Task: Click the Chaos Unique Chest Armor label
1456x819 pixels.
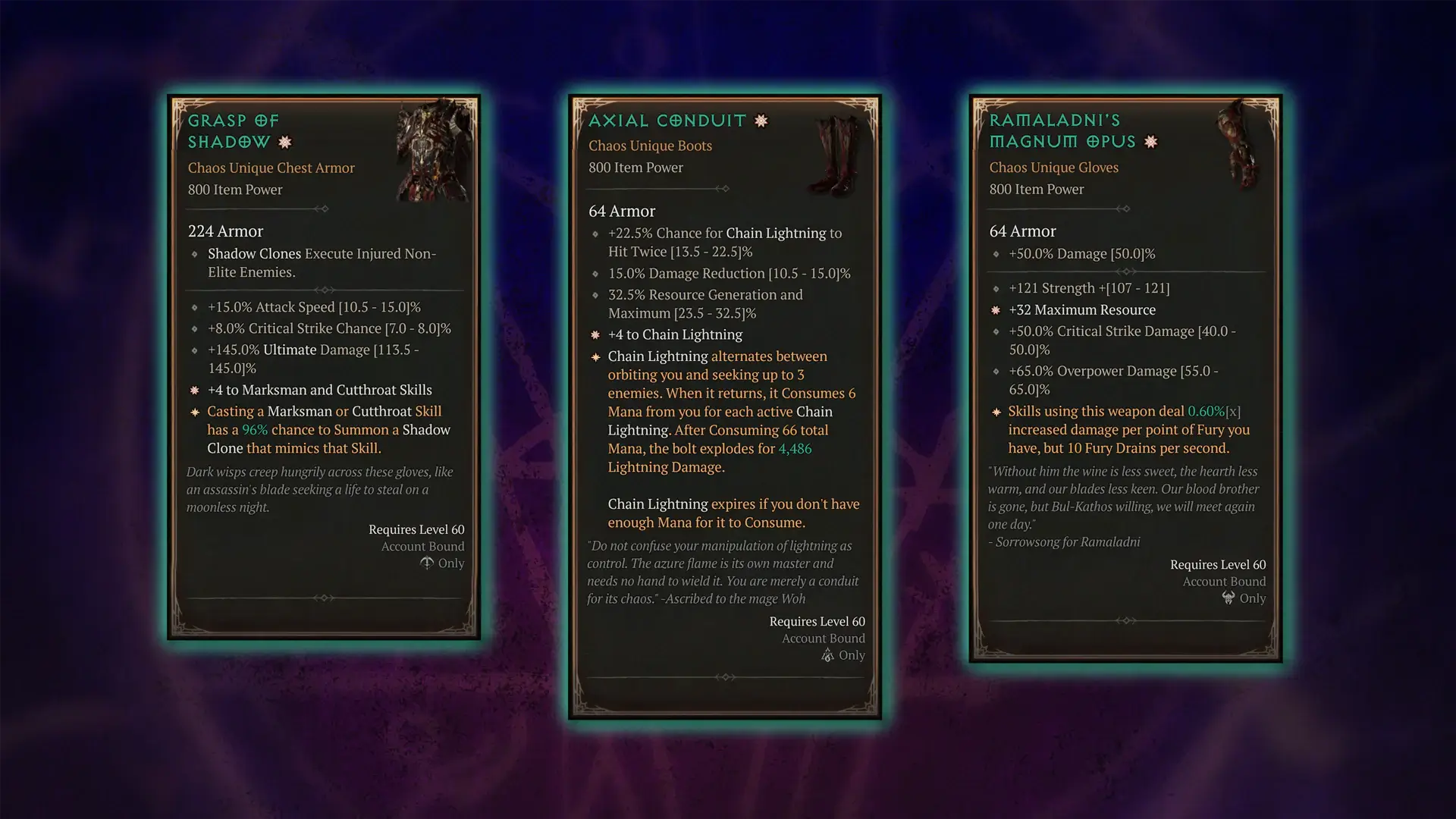Action: (x=271, y=168)
